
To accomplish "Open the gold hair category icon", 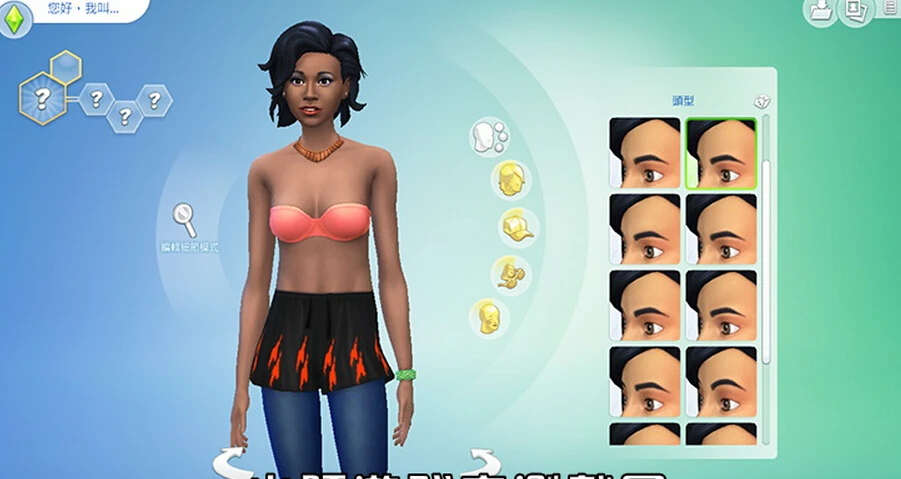I will click(x=510, y=179).
